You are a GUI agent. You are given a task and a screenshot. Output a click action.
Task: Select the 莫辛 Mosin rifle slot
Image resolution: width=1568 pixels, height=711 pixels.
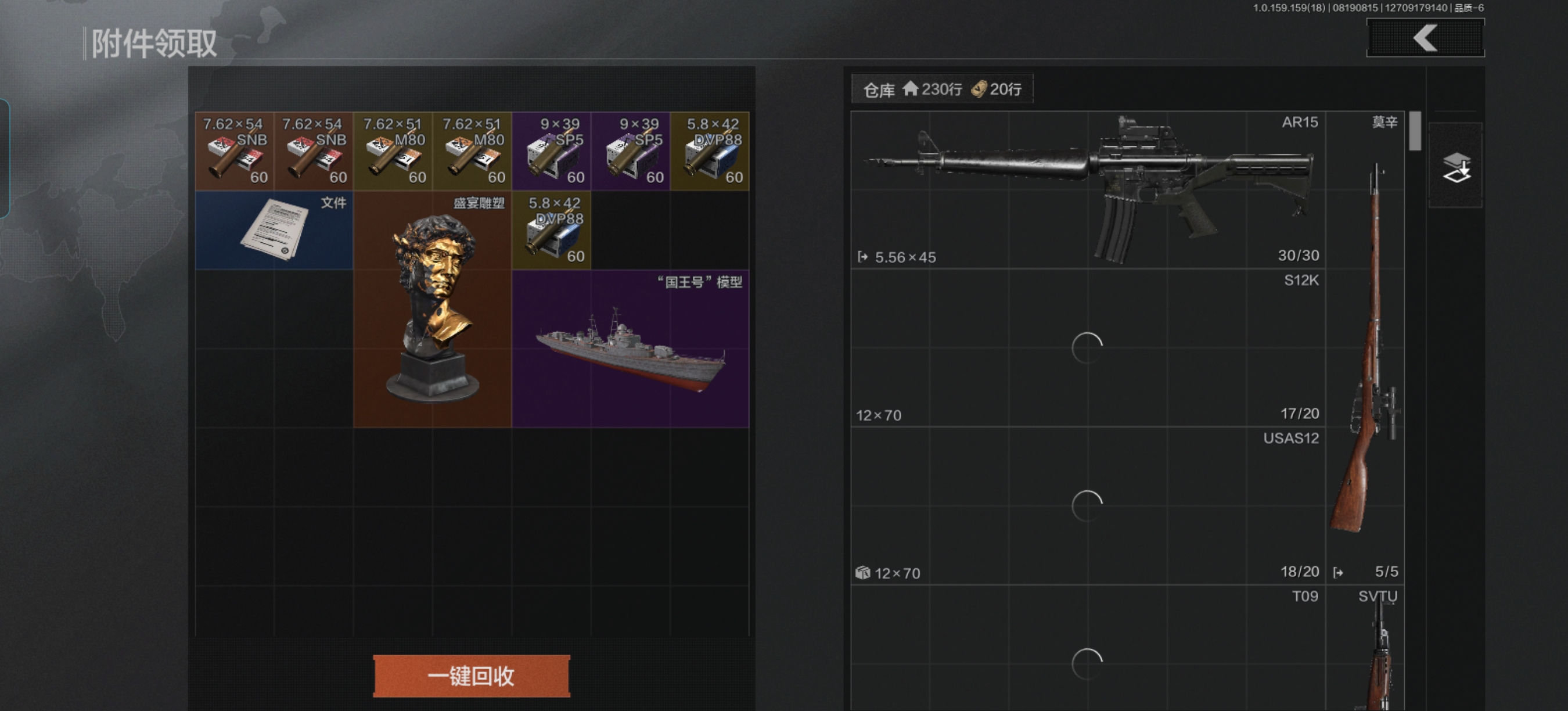pos(1365,347)
